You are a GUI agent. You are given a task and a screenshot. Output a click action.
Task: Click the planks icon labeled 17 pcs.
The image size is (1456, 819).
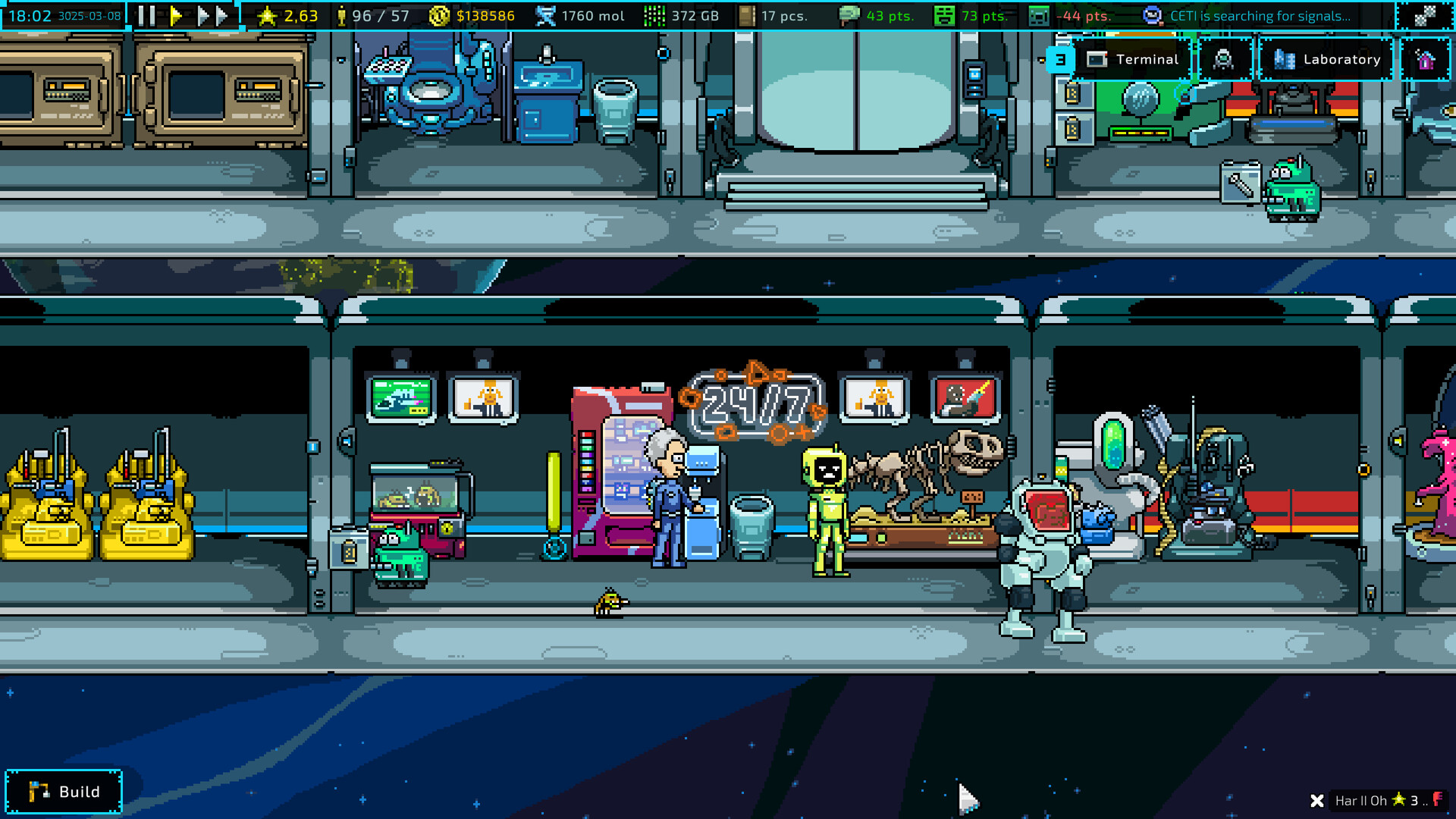748,15
